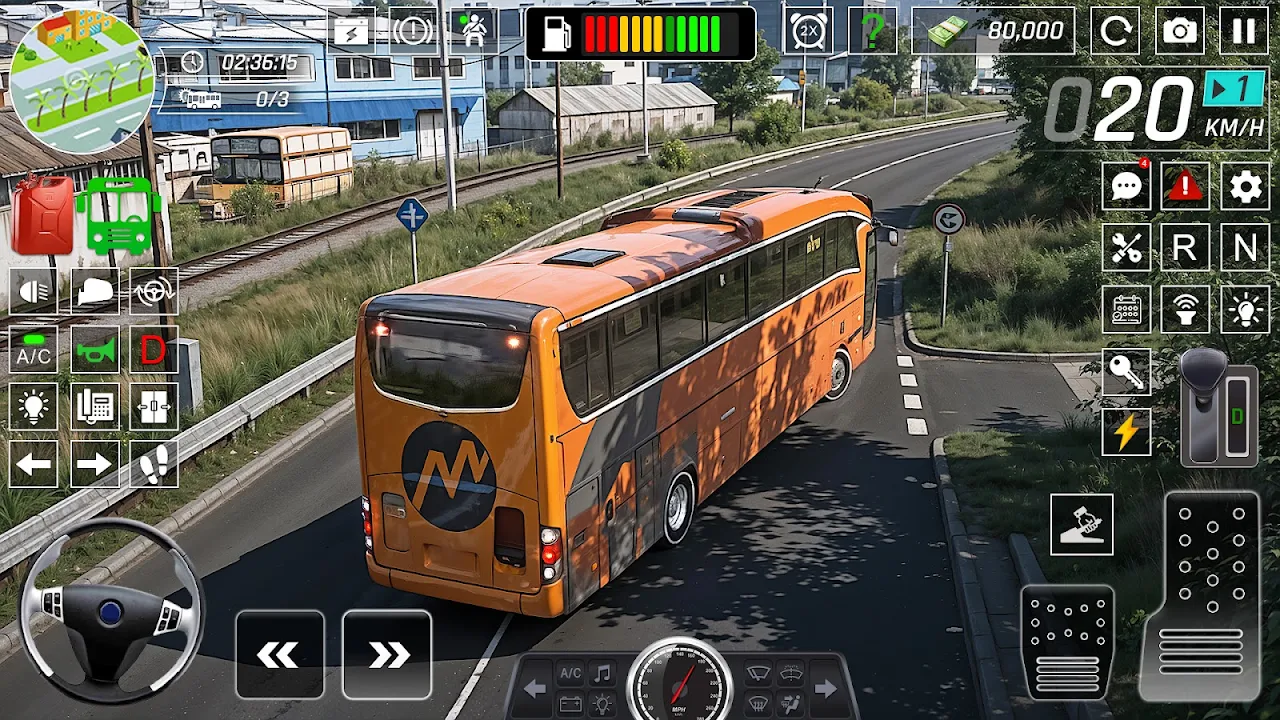The width and height of the screenshot is (1280, 720).
Task: Pause the game
Action: click(1243, 31)
